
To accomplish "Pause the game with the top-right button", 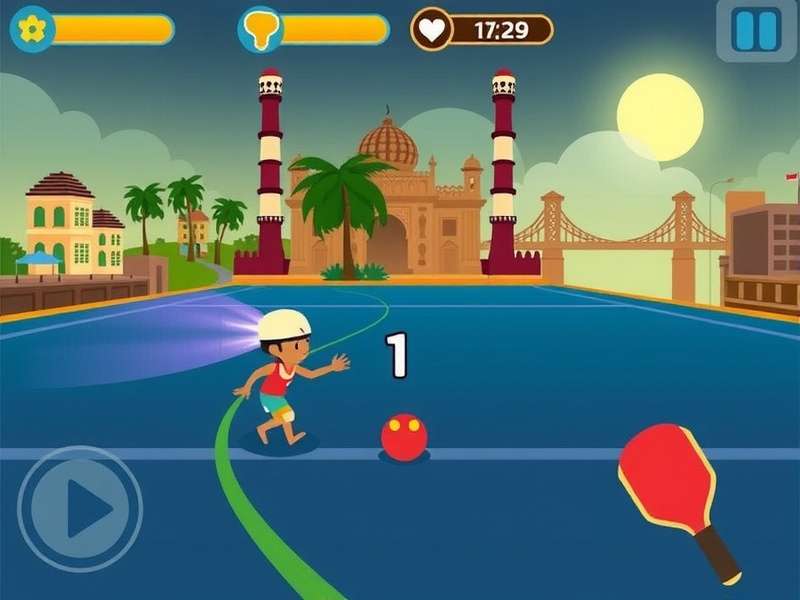I will tap(756, 30).
